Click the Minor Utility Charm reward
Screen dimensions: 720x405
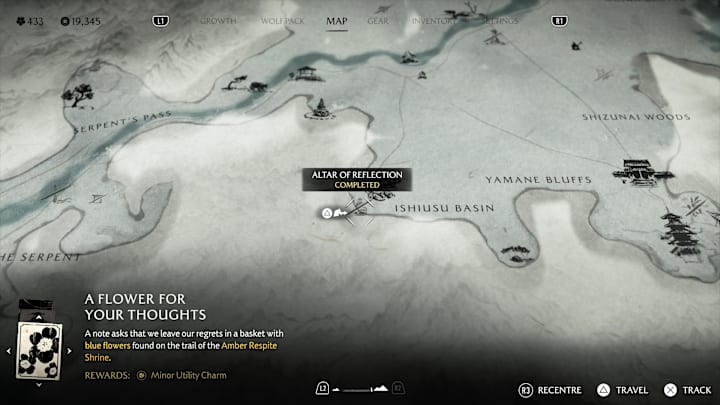pos(187,375)
